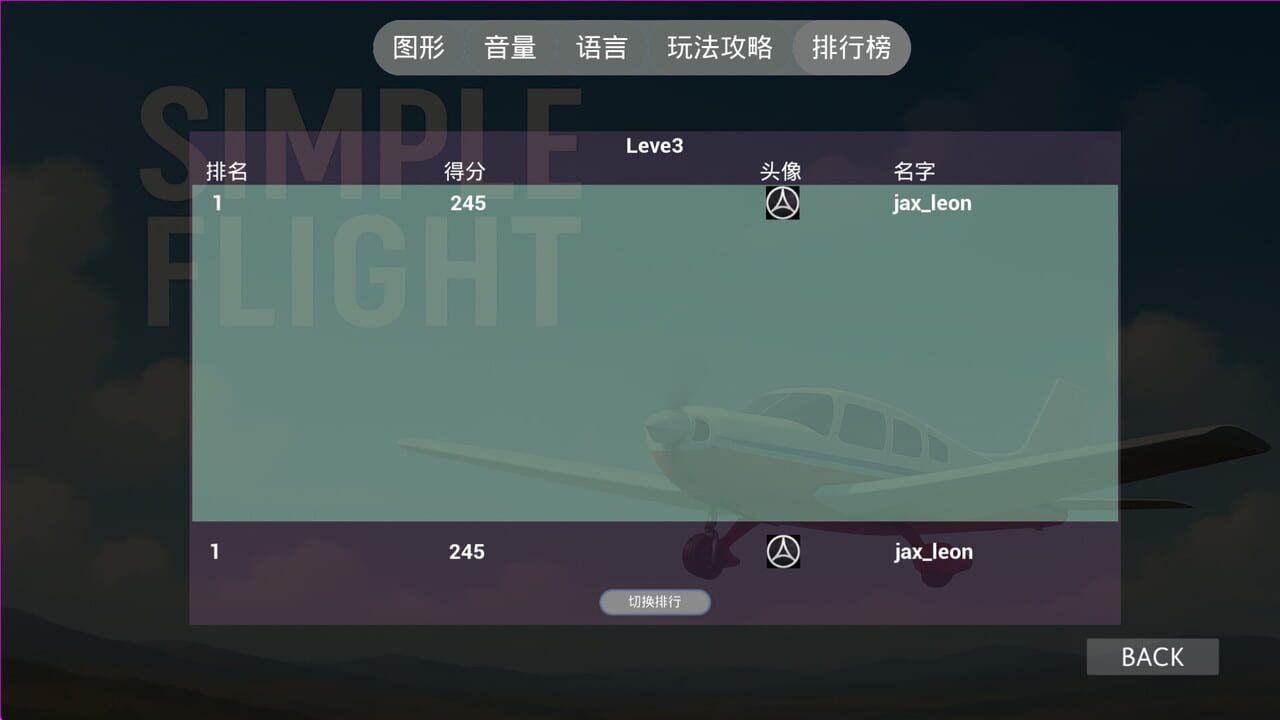The height and width of the screenshot is (720, 1280).
Task: Click the highlighted bottom row showing rank 1
Action: (x=656, y=551)
